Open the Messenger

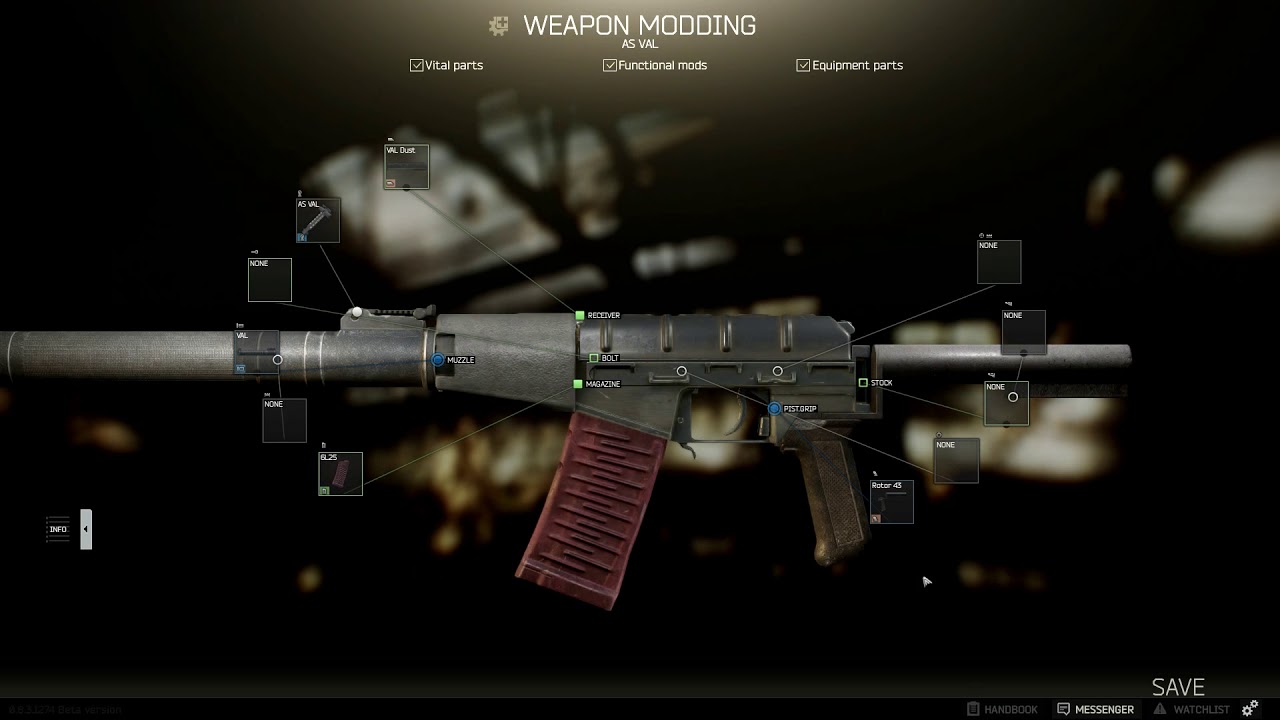pyautogui.click(x=1095, y=709)
